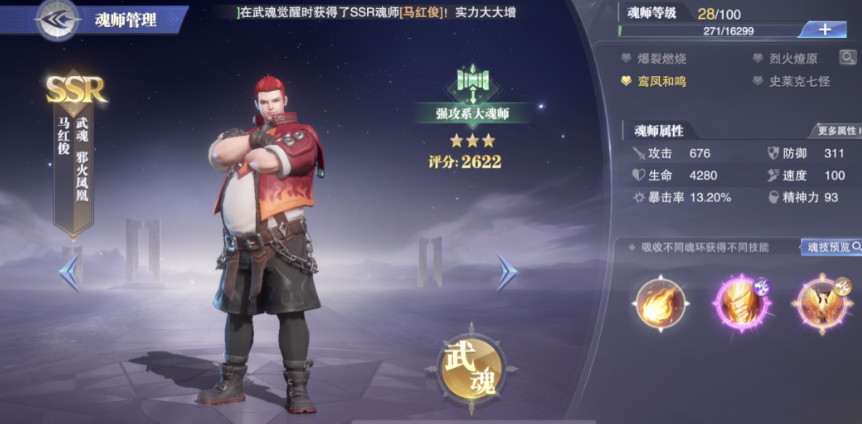
Task: Open the 武魂 martial soul button
Action: [x=472, y=367]
